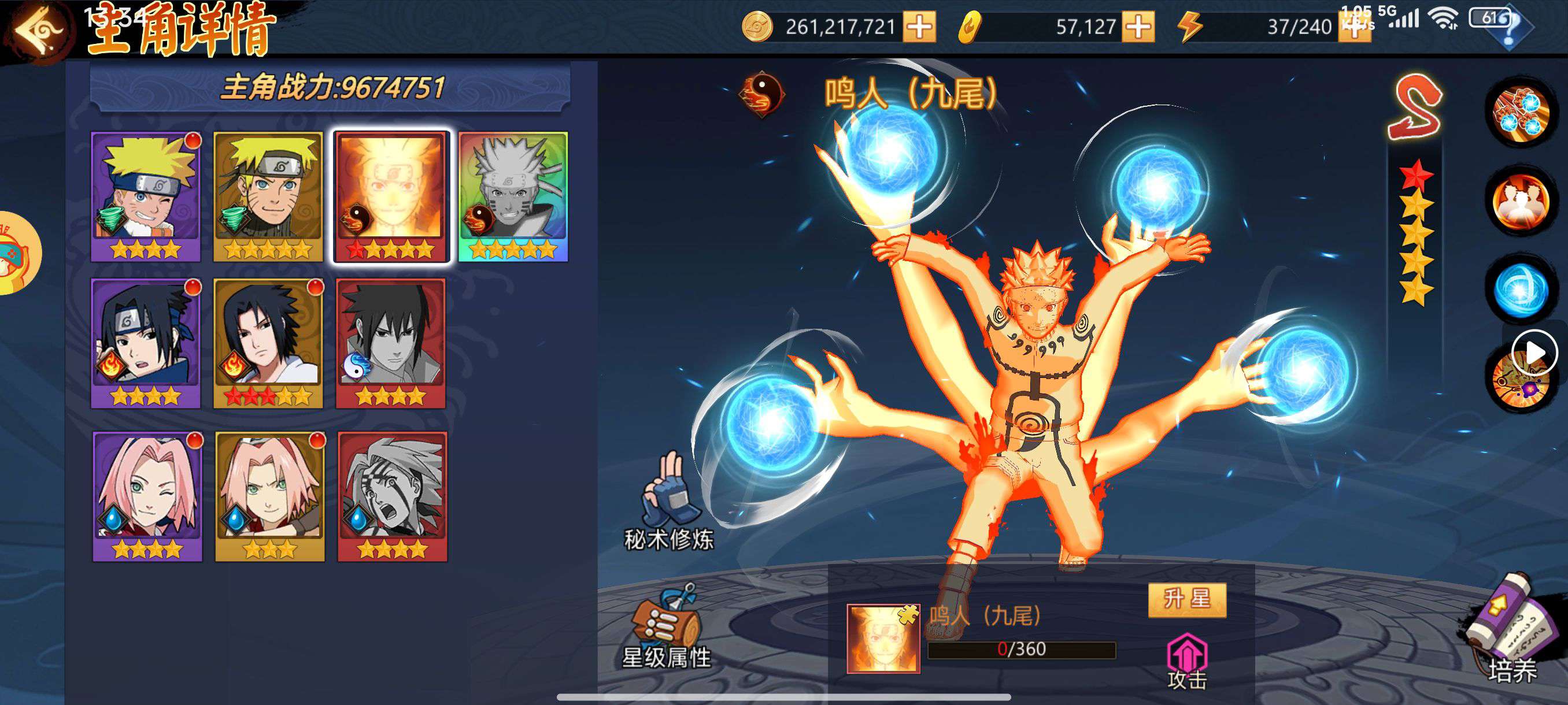Play the skill preview video
Viewport: 1568px width, 705px height.
tap(1534, 353)
